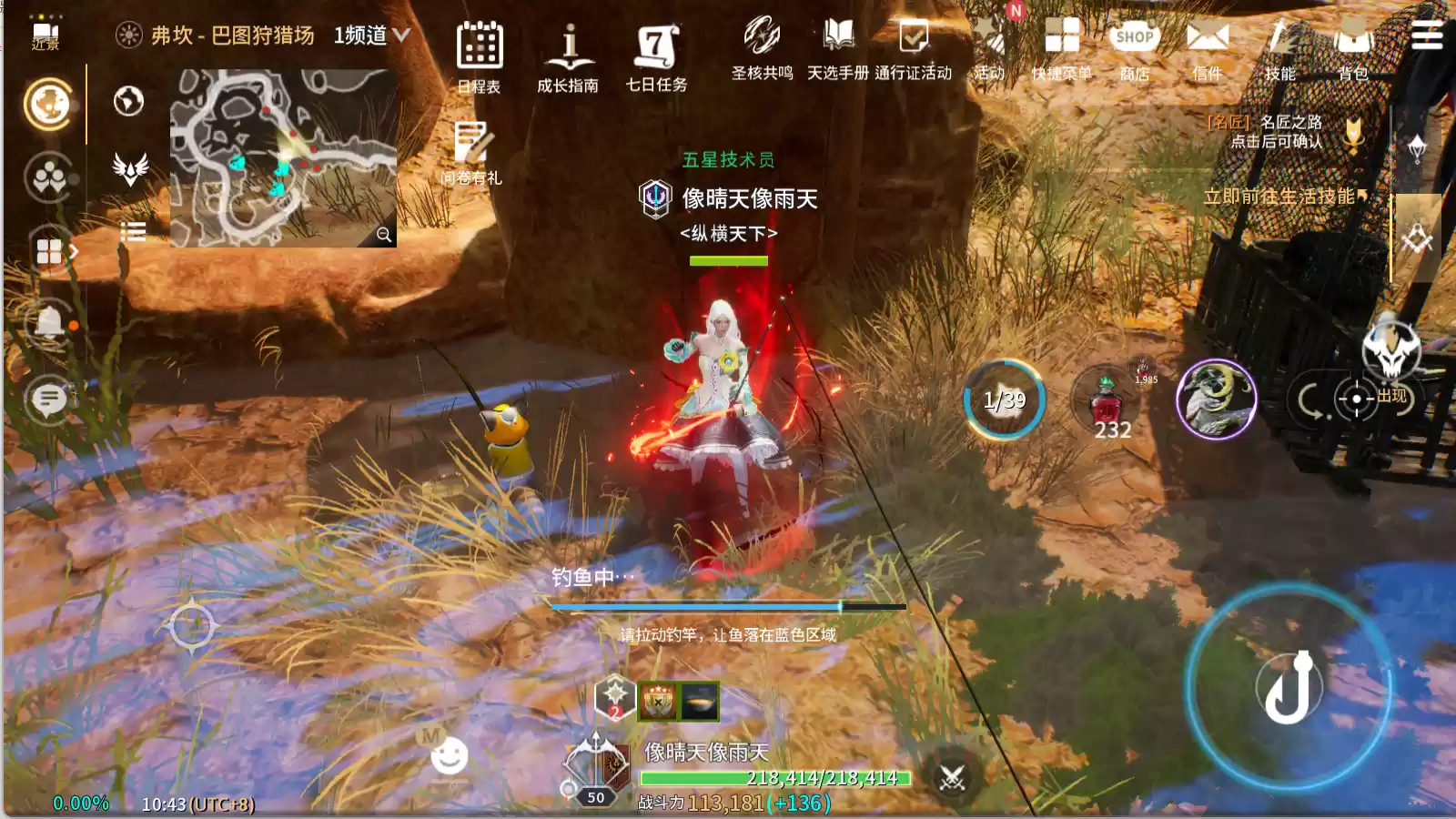
Task: Open the hamburger menu at top right
Action: (1426, 36)
